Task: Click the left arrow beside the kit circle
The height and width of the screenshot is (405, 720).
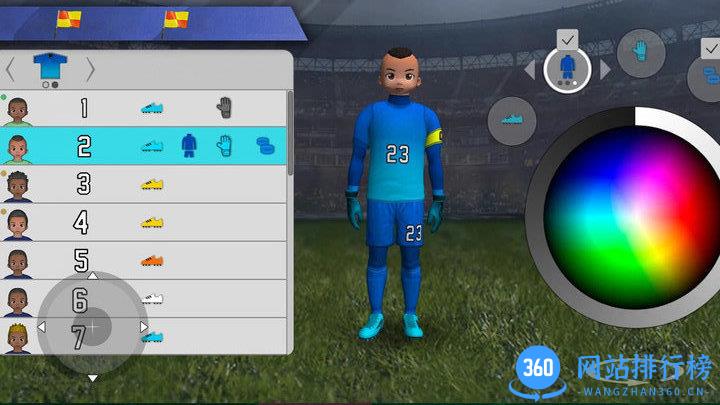Action: coord(530,70)
